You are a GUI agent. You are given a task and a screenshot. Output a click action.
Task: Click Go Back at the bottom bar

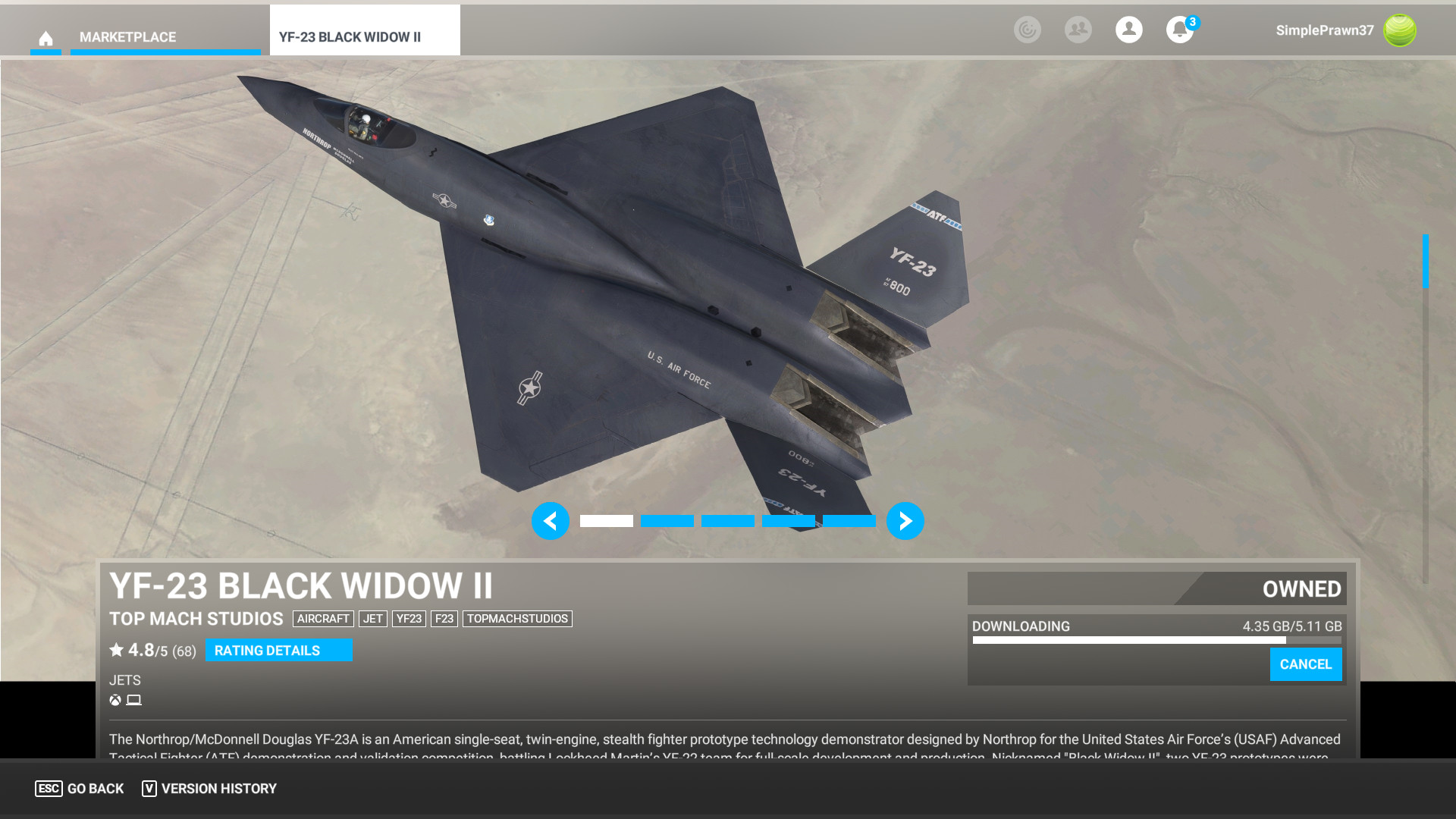point(80,789)
